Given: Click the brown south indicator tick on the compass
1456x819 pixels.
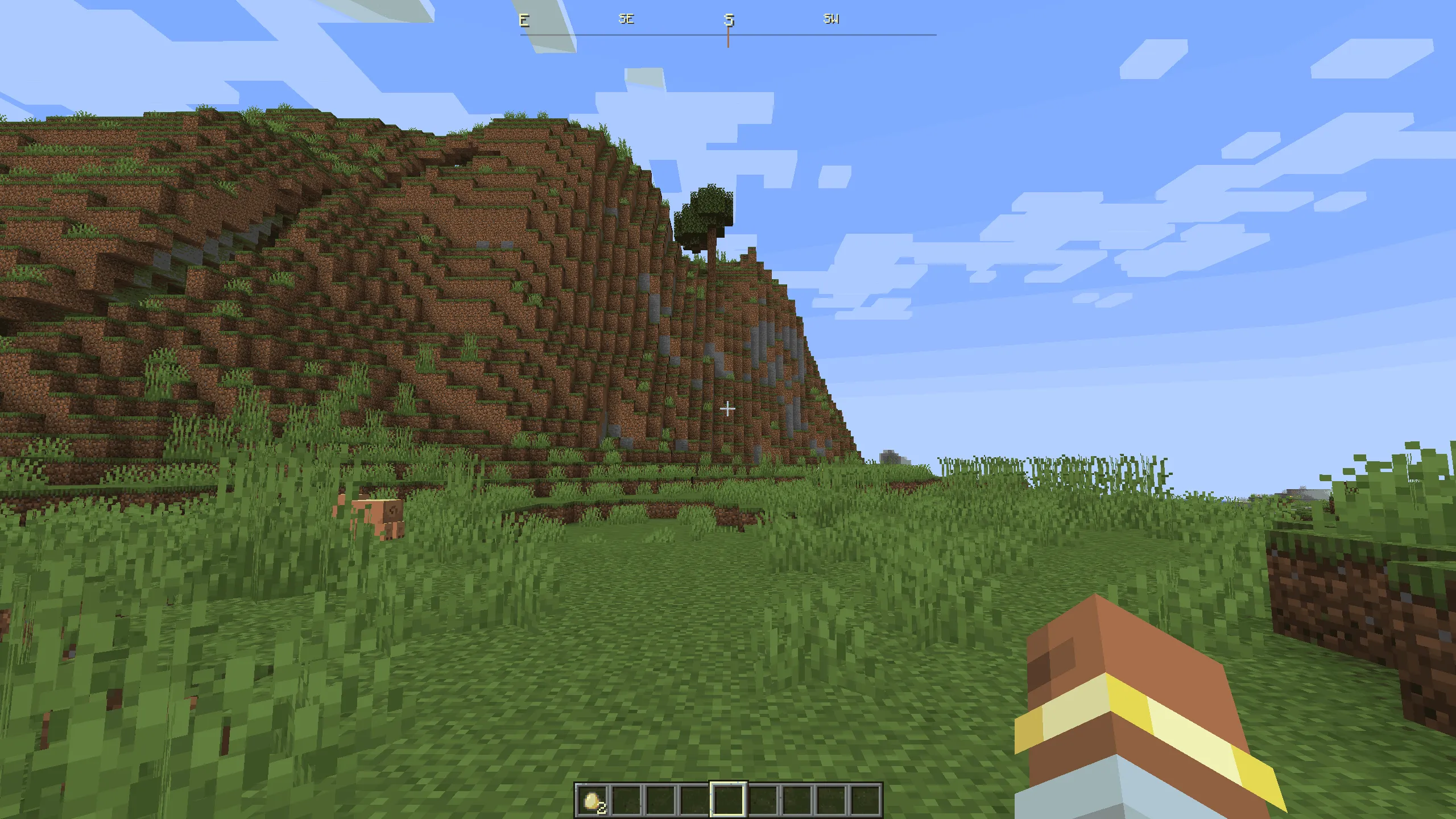Looking at the screenshot, I should tap(729, 39).
